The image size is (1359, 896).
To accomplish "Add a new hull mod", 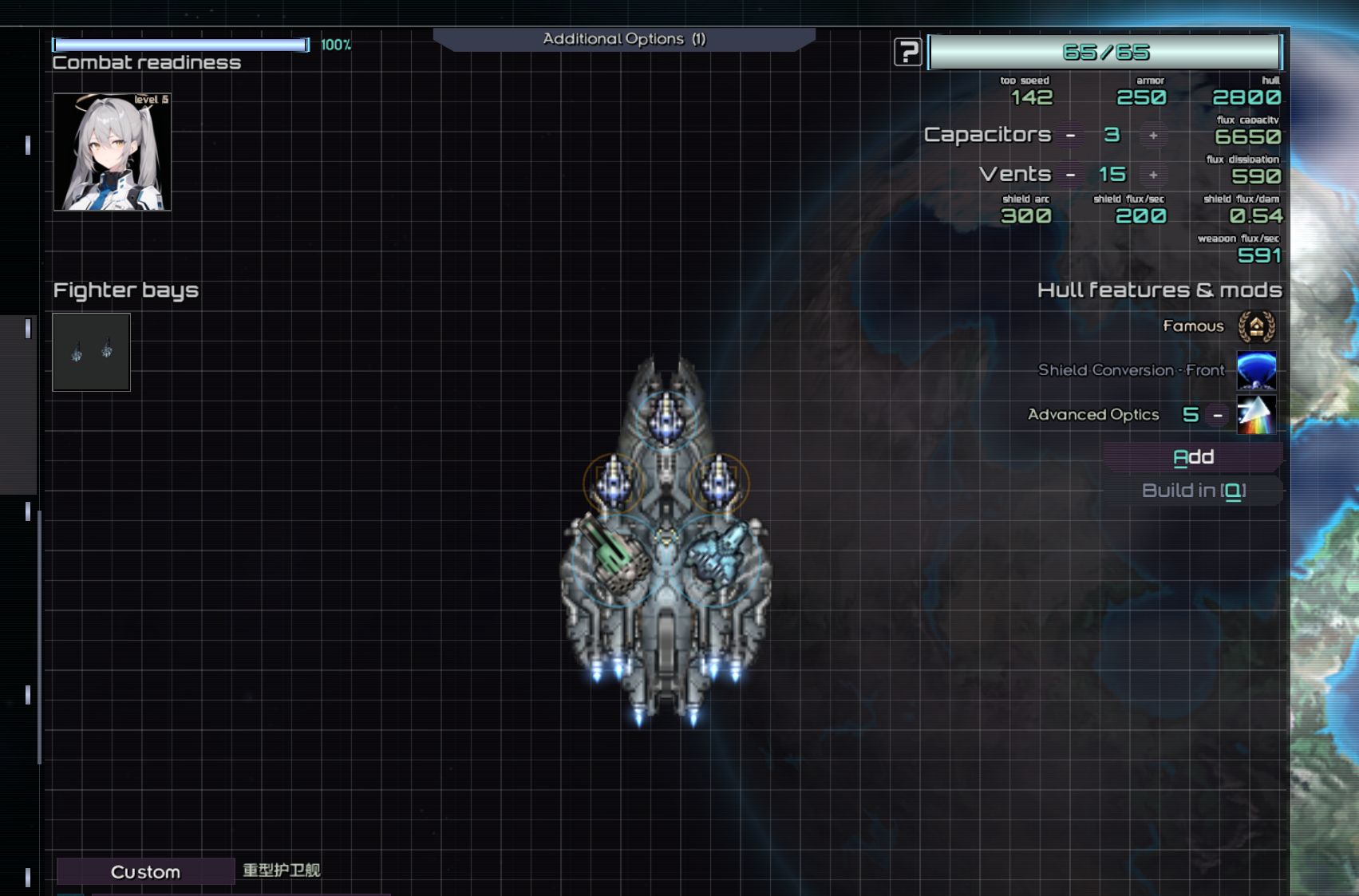I will pos(1193,457).
